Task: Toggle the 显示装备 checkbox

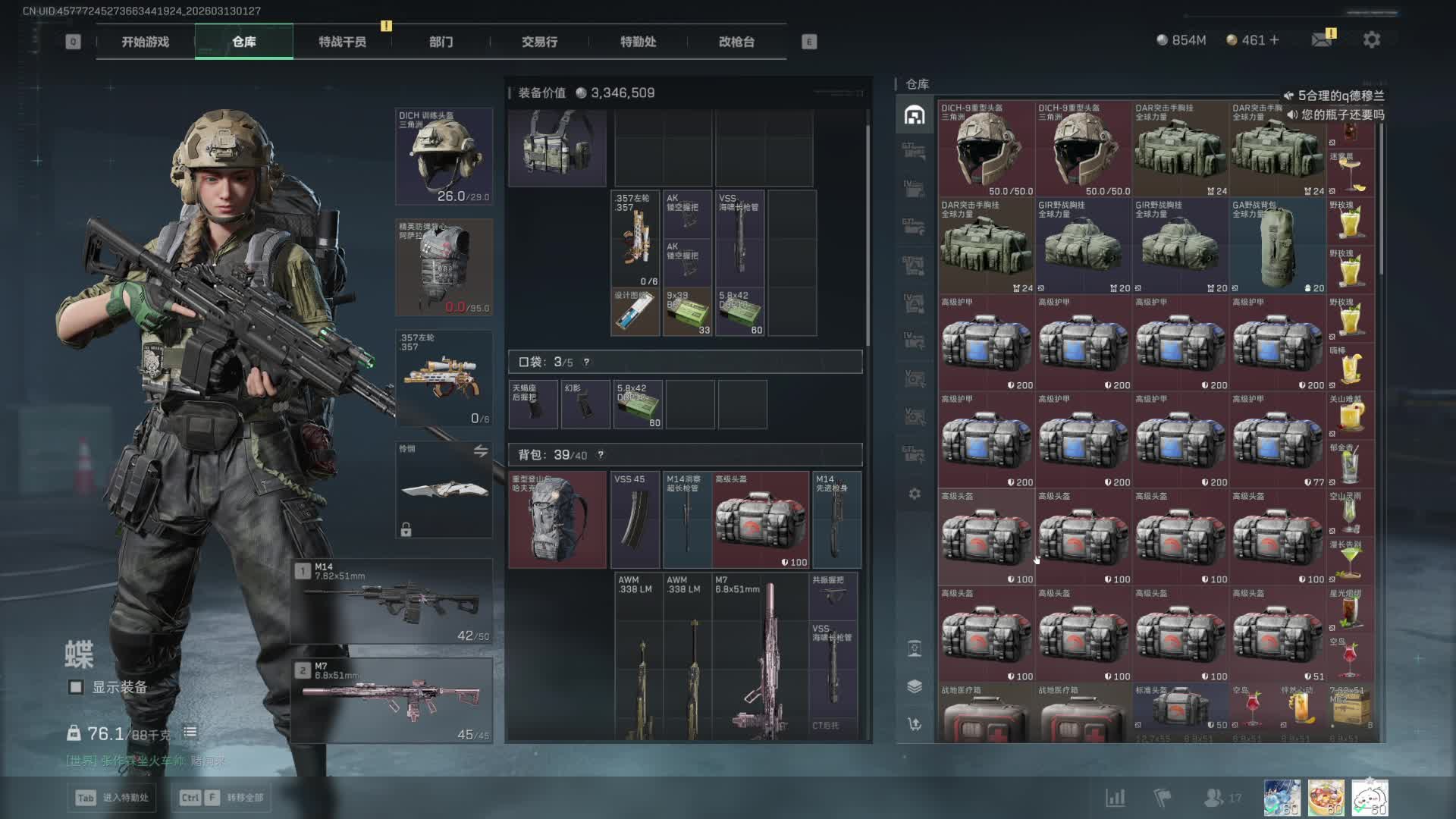Action: (x=76, y=687)
